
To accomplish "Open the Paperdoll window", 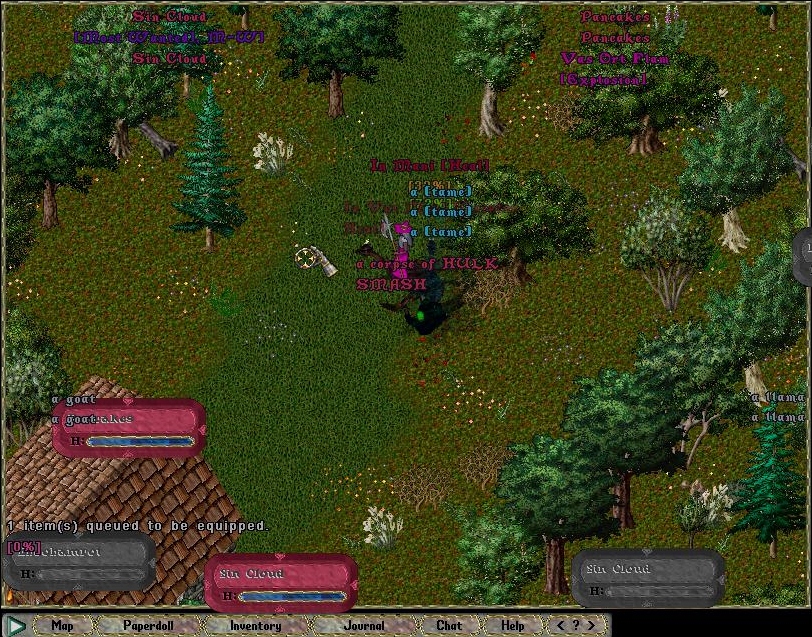I will [x=149, y=626].
